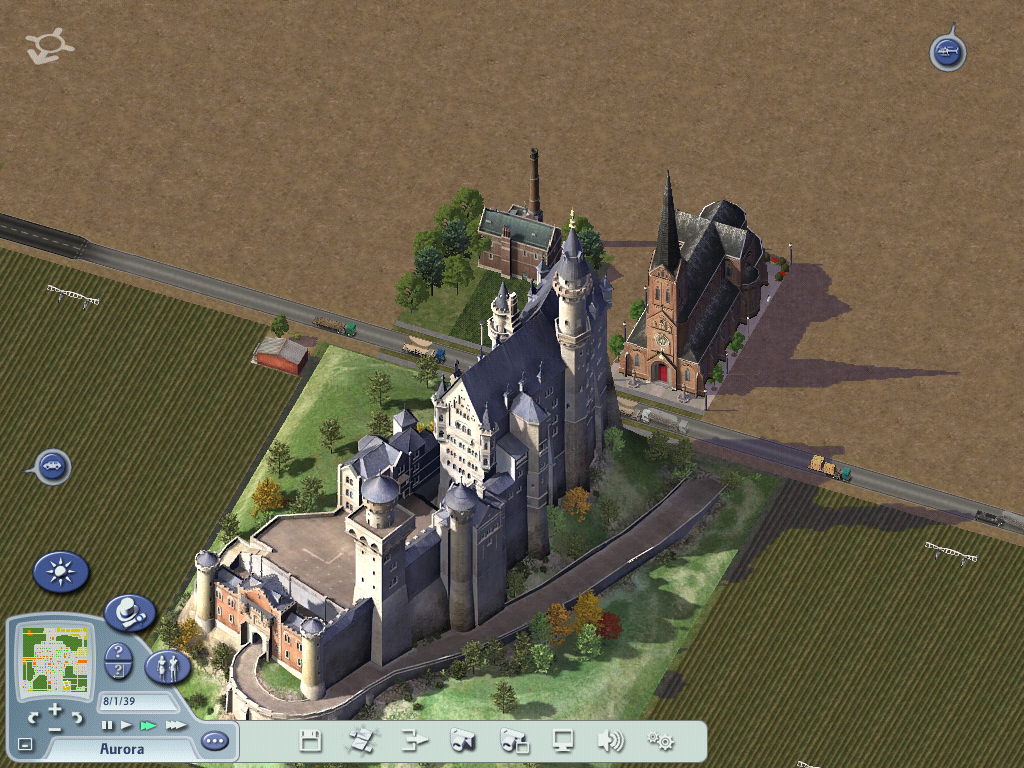
Task: Toggle day/night with the sun button
Action: [x=61, y=572]
